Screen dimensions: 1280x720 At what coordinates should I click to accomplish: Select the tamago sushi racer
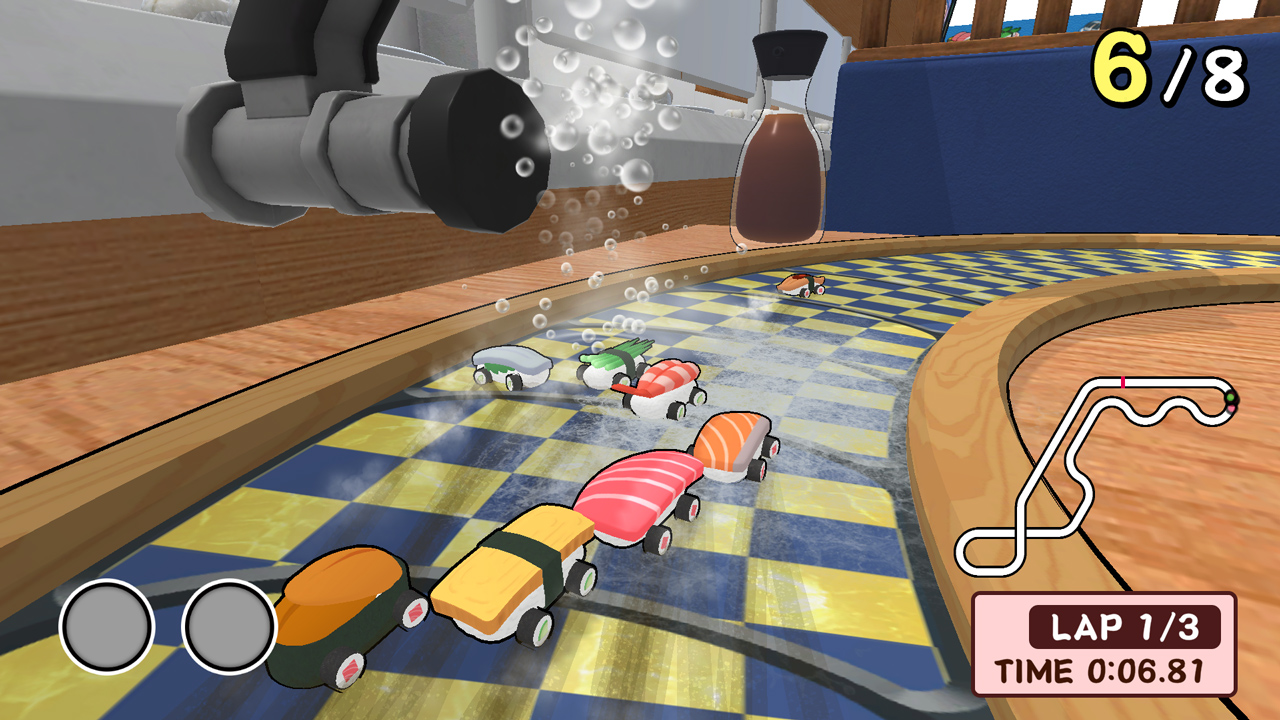click(510, 585)
